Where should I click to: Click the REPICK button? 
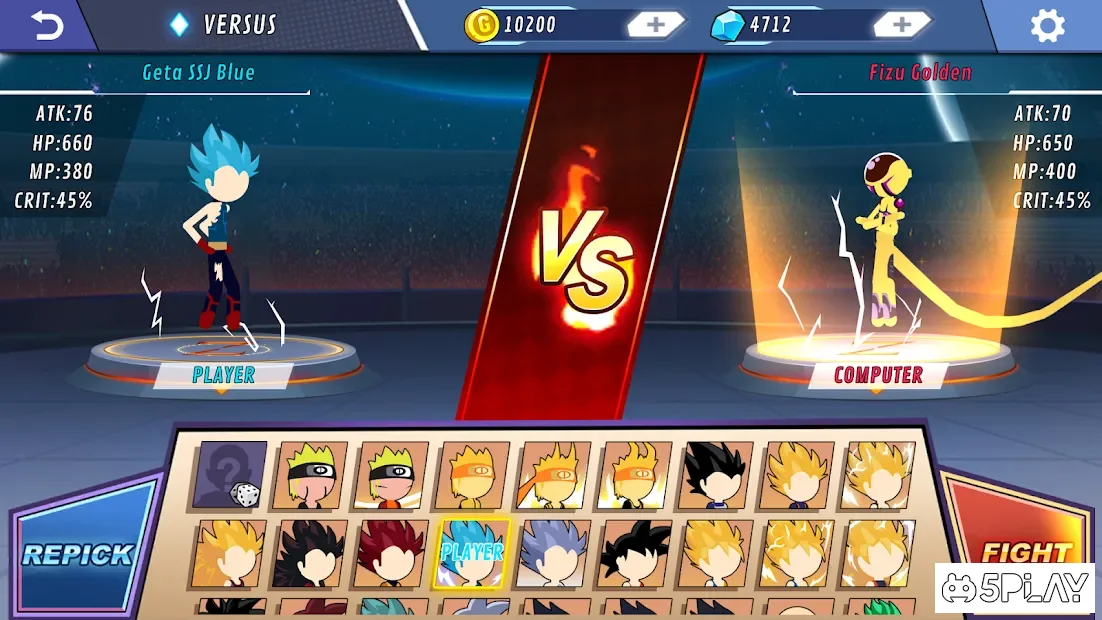point(78,554)
